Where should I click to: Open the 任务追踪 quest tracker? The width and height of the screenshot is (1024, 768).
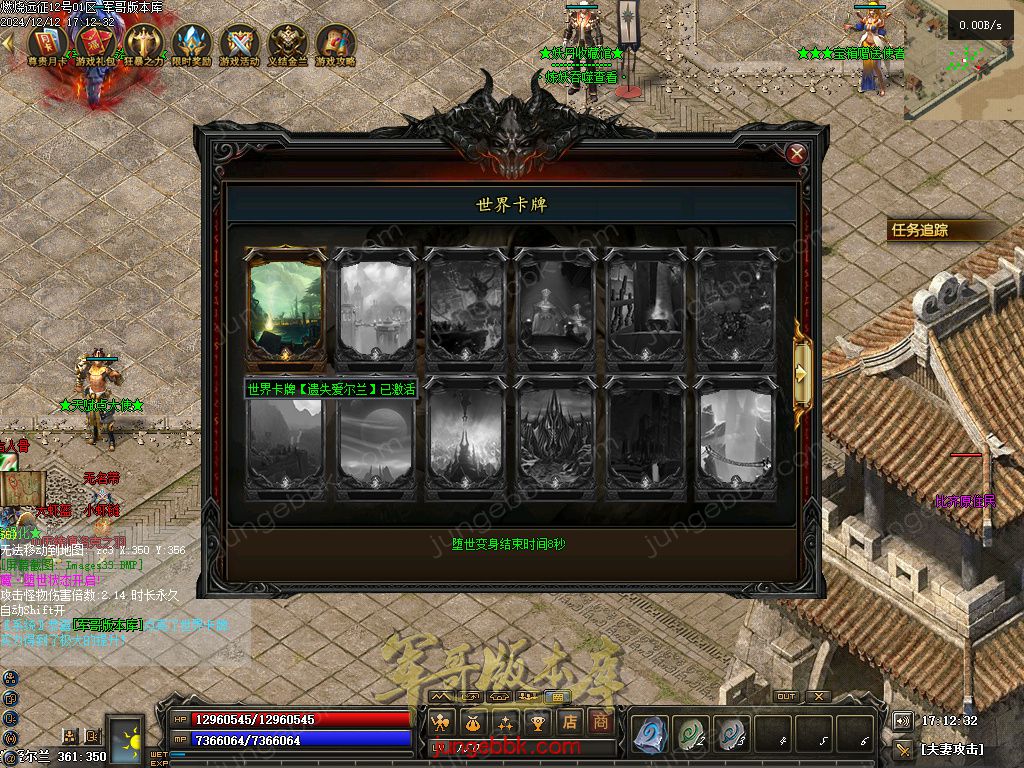coord(920,230)
